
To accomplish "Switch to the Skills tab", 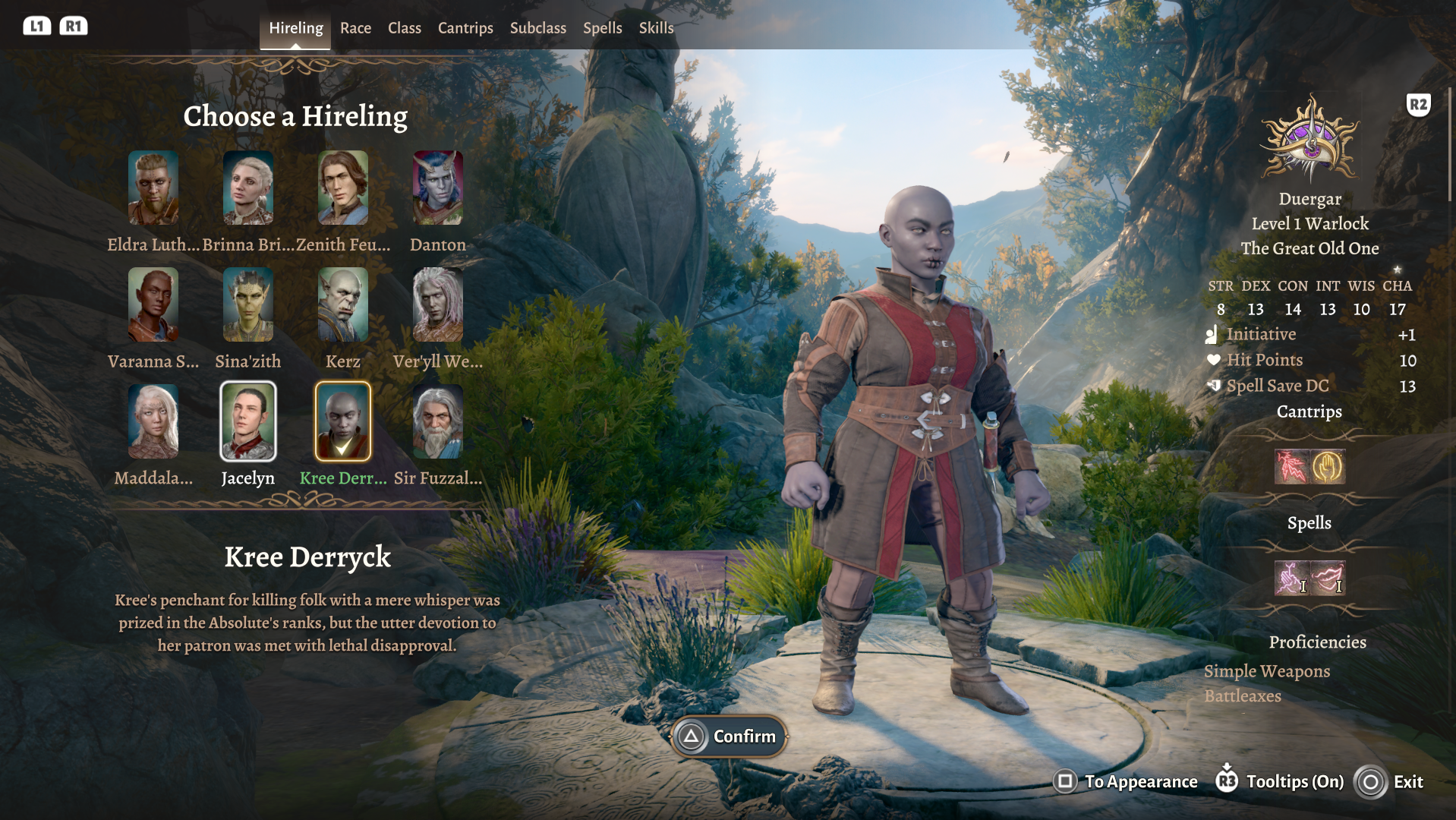I will pyautogui.click(x=656, y=28).
